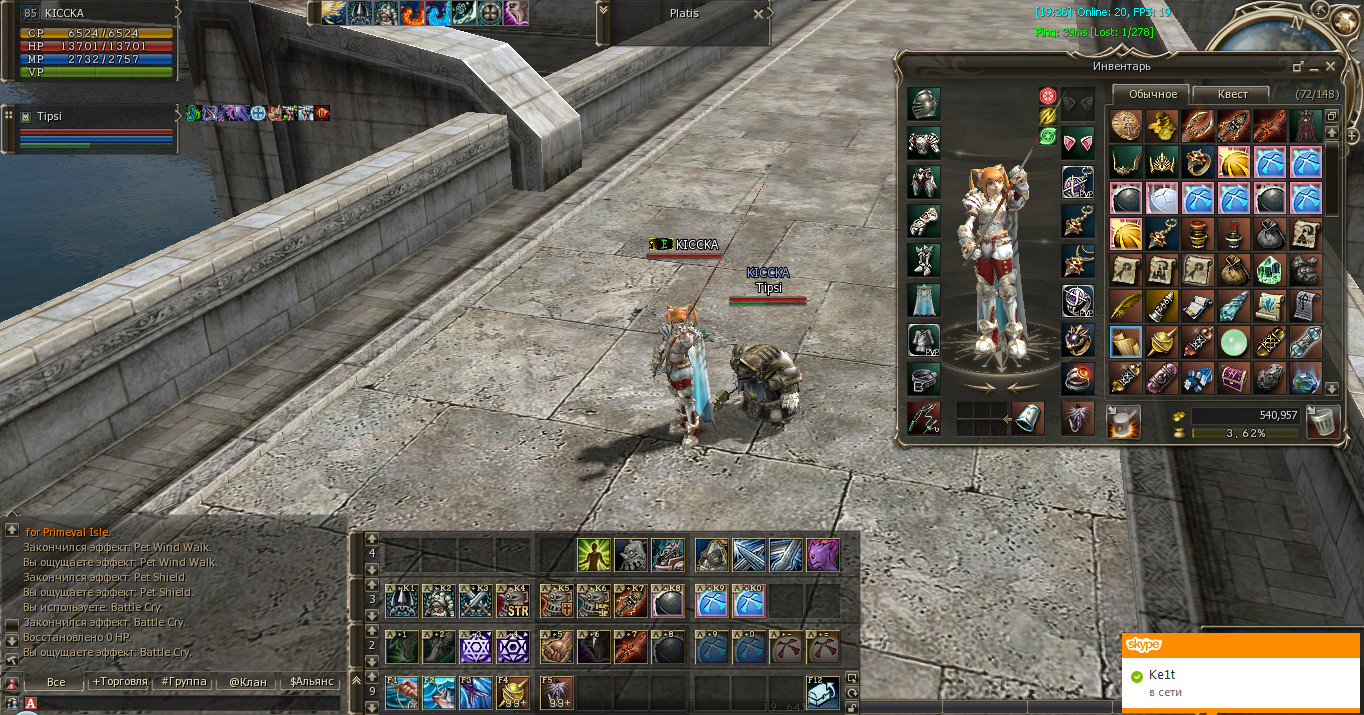The width and height of the screenshot is (1364, 715).
Task: Click the Ke1t Skype notification
Action: pyautogui.click(x=1242, y=682)
